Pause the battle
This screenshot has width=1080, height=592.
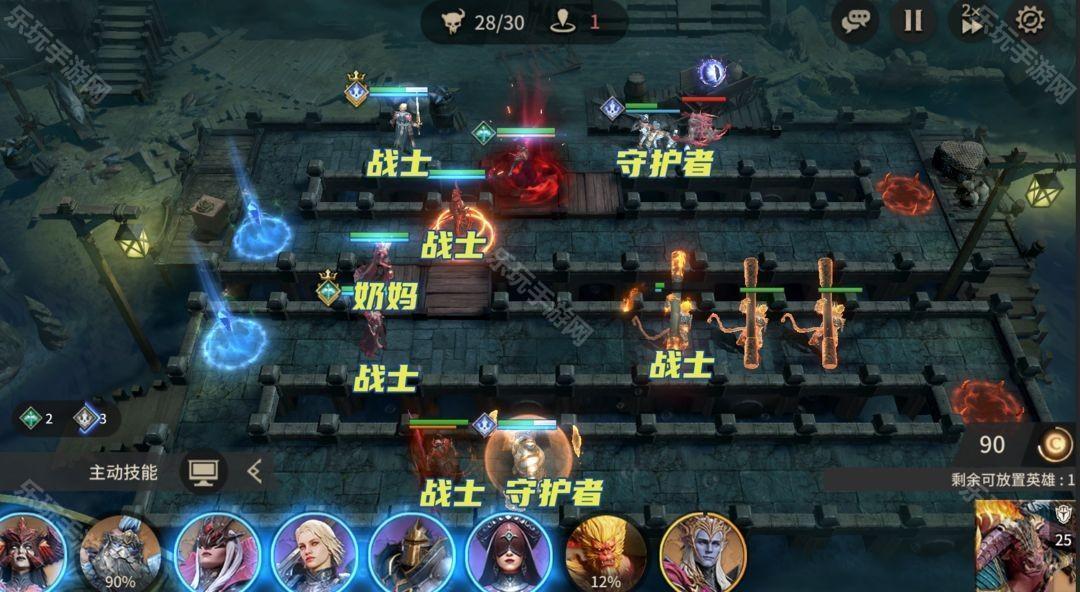[912, 20]
